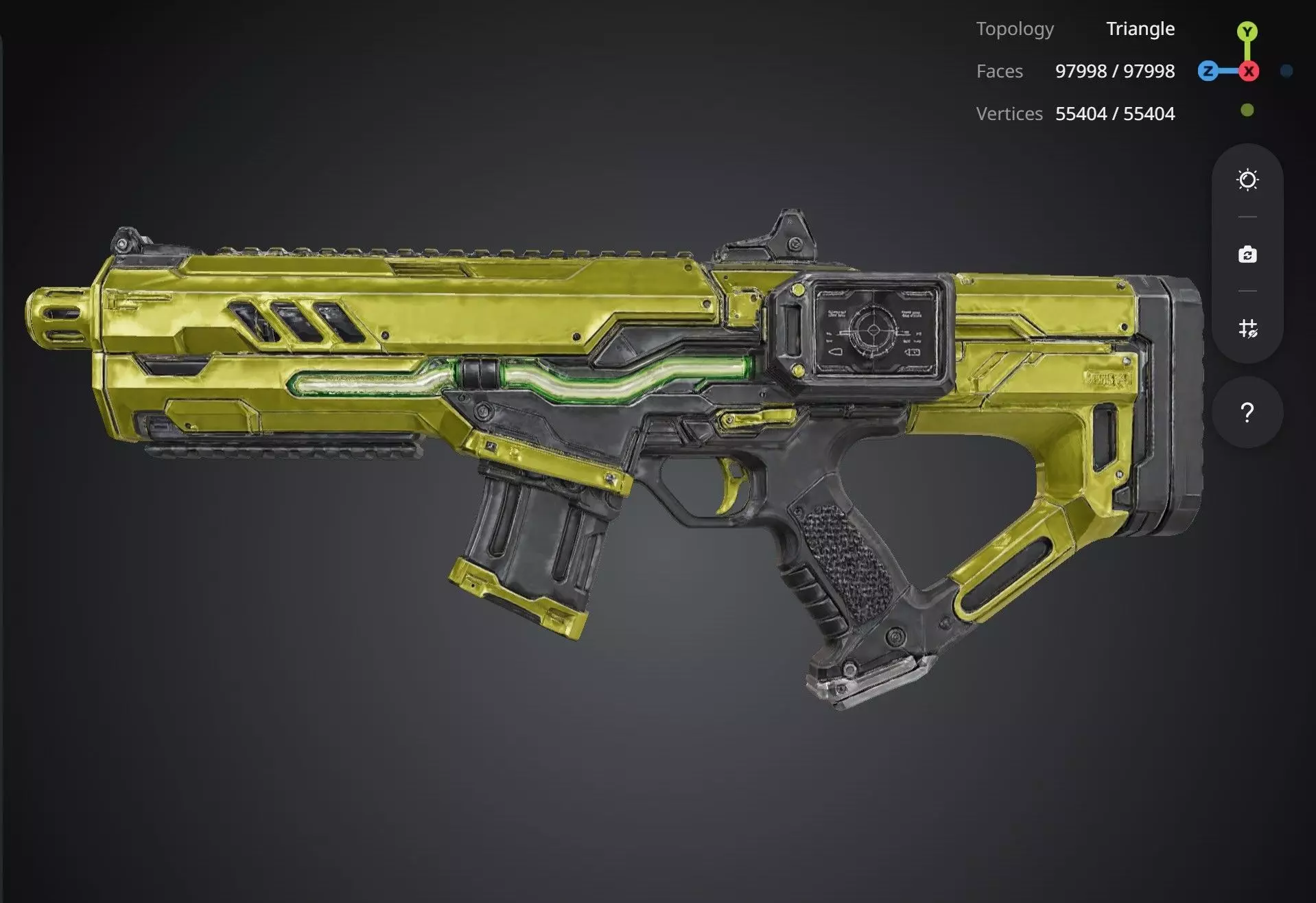Snap view to the green Y axis
The image size is (1316, 903).
point(1247,32)
